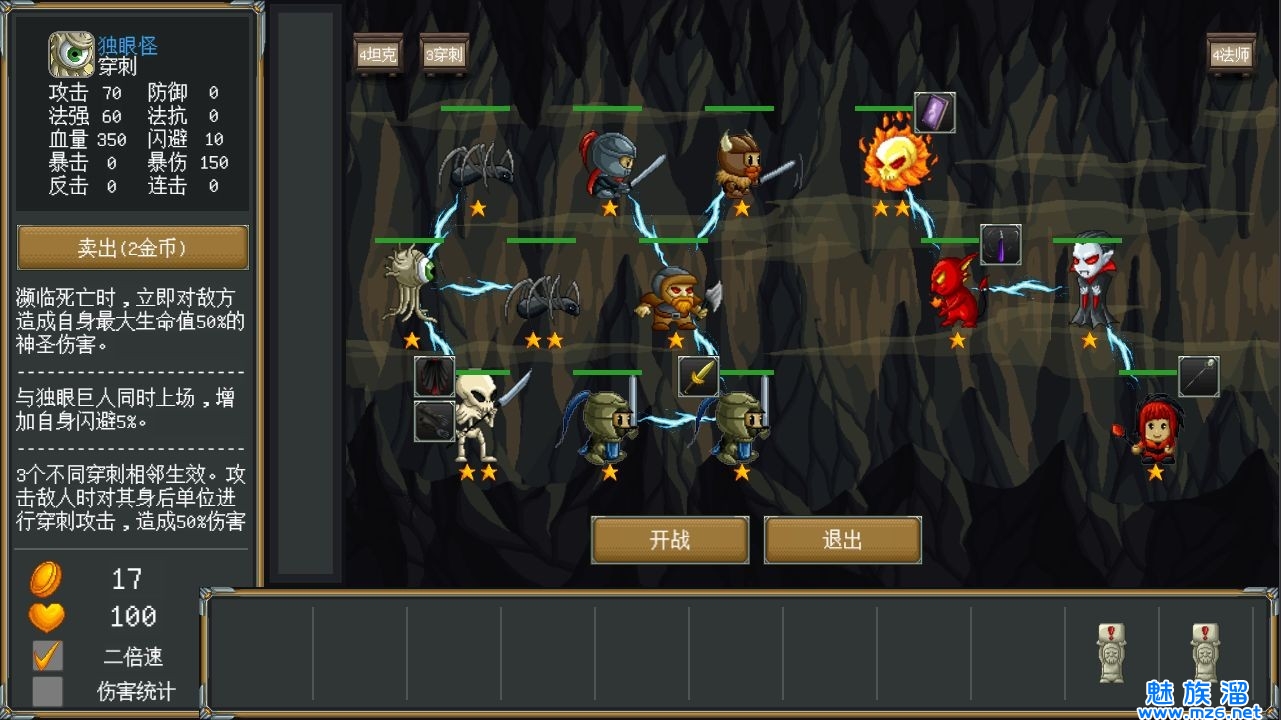Toggle the 二倍速 double speed checkbox
Viewport: 1281px width, 720px height.
[x=47, y=656]
